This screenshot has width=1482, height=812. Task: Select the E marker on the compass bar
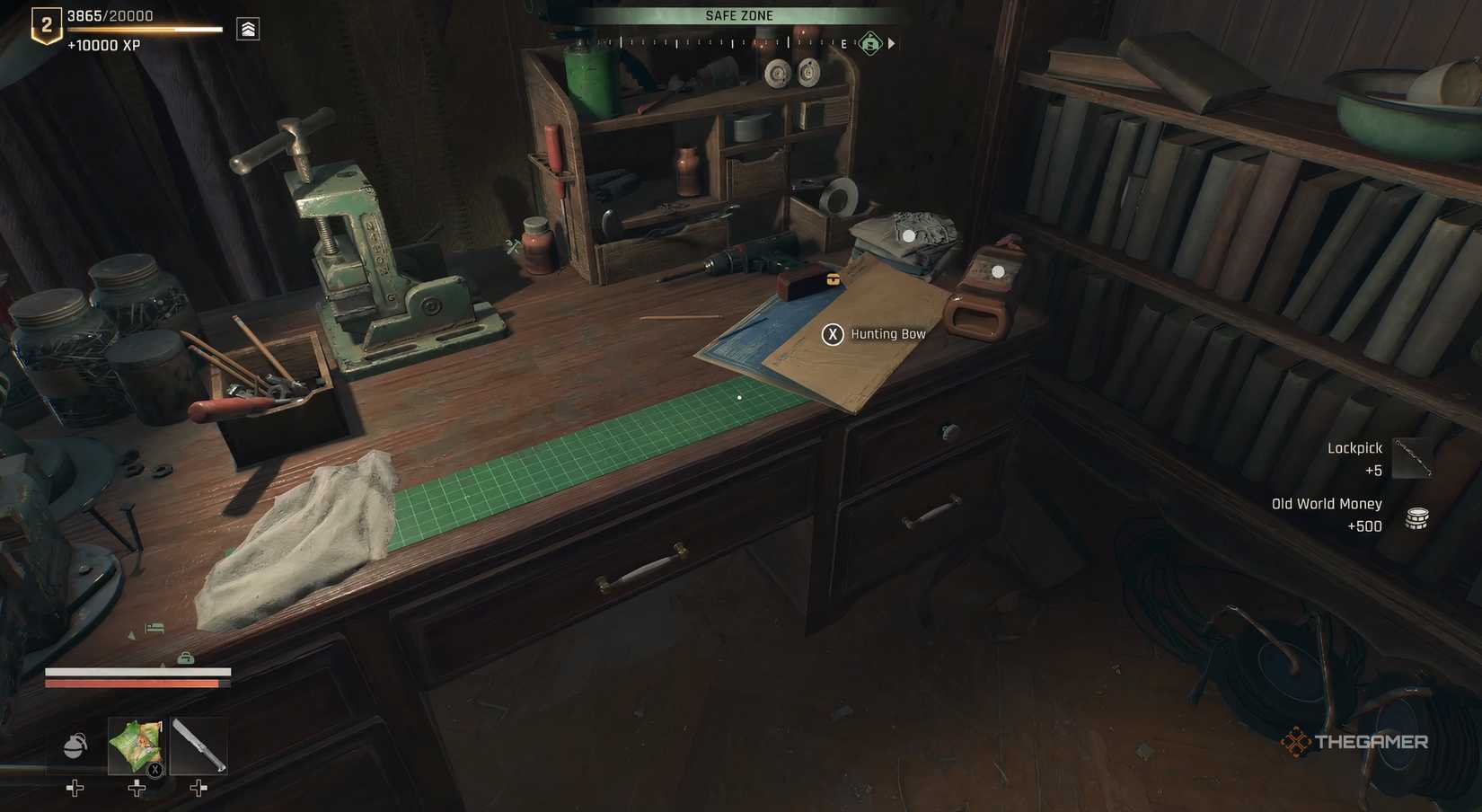[845, 42]
